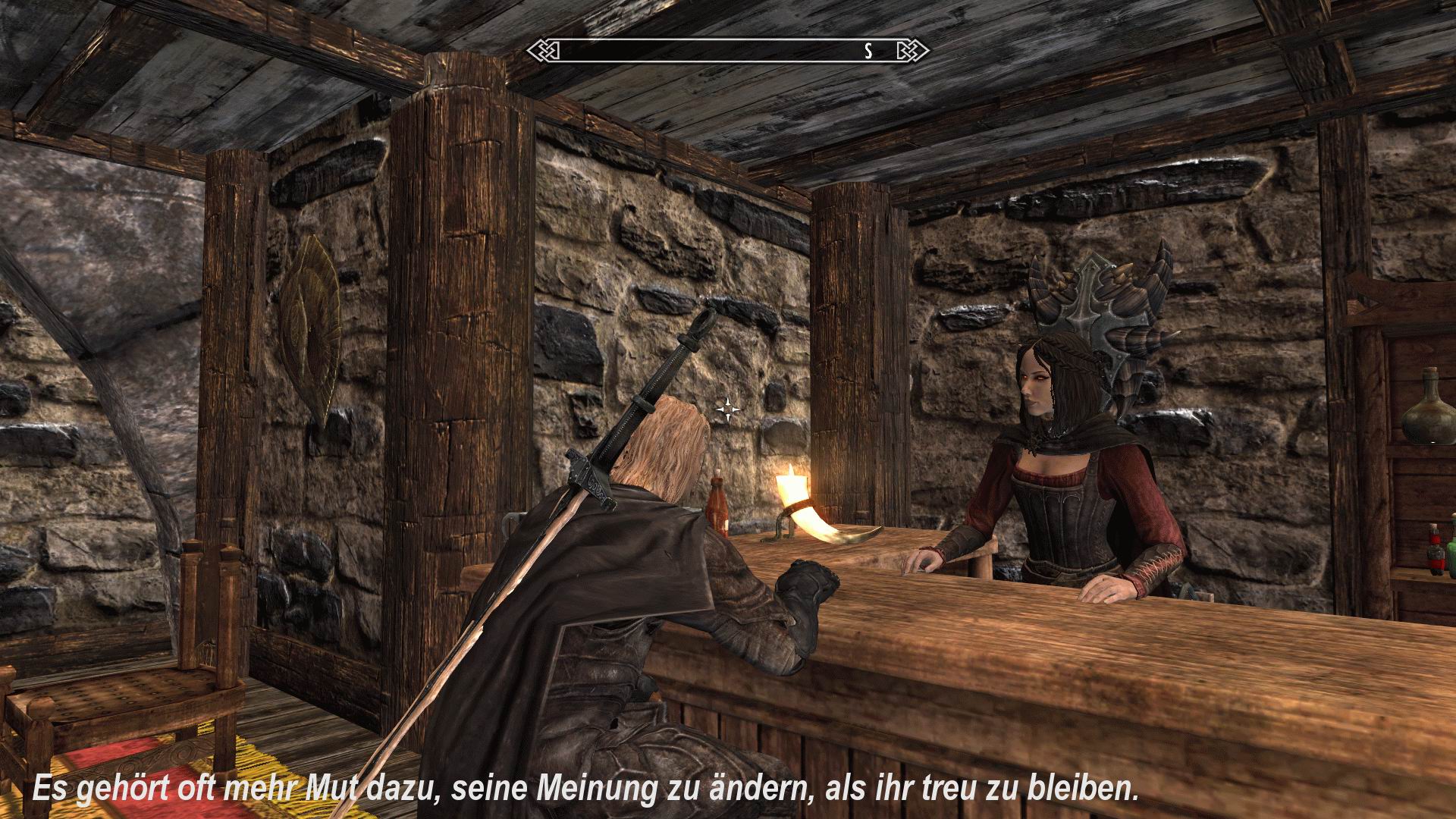Select the shield above the woman's shoulder

(1100, 311)
